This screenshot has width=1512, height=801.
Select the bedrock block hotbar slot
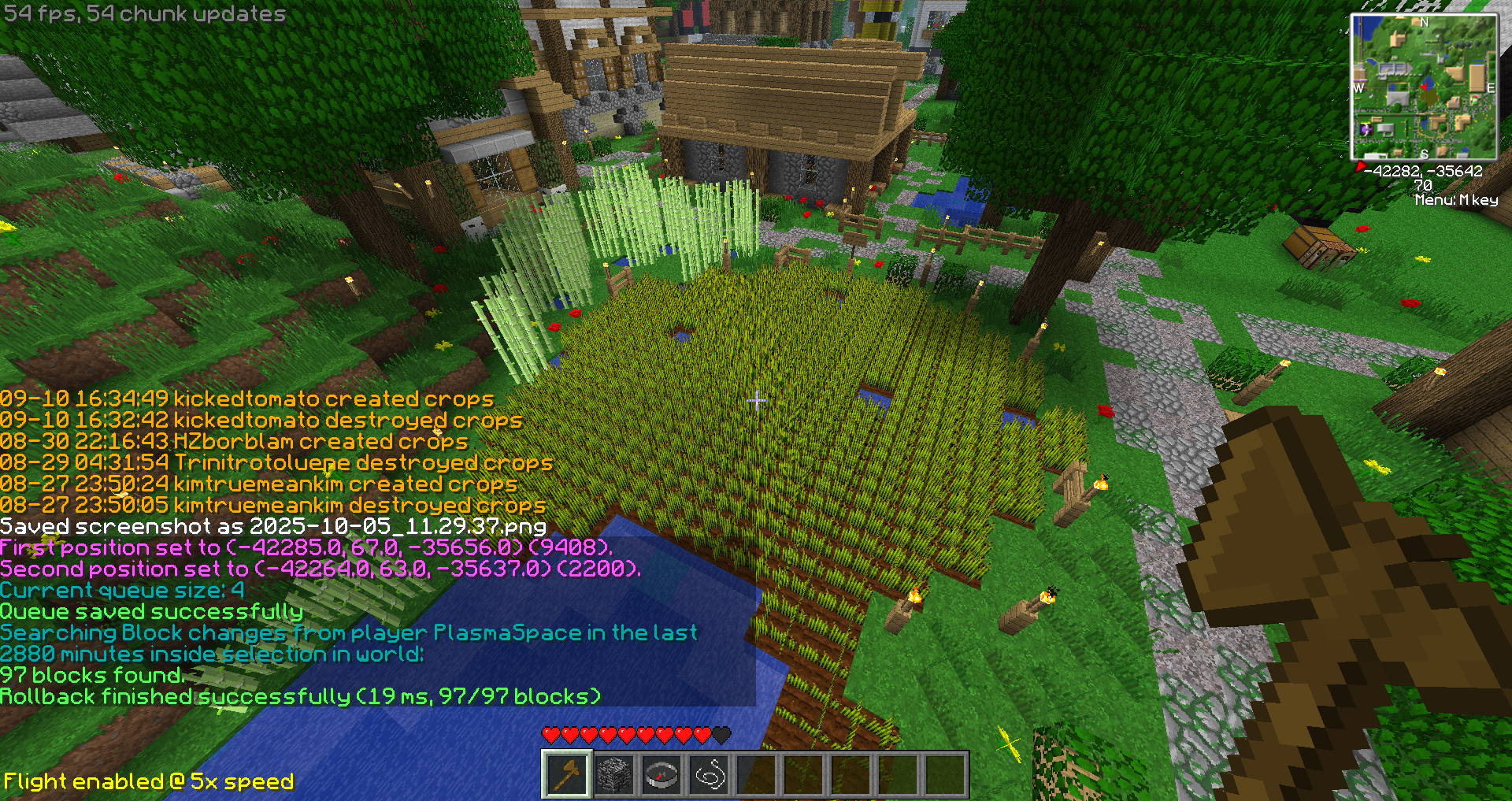613,775
